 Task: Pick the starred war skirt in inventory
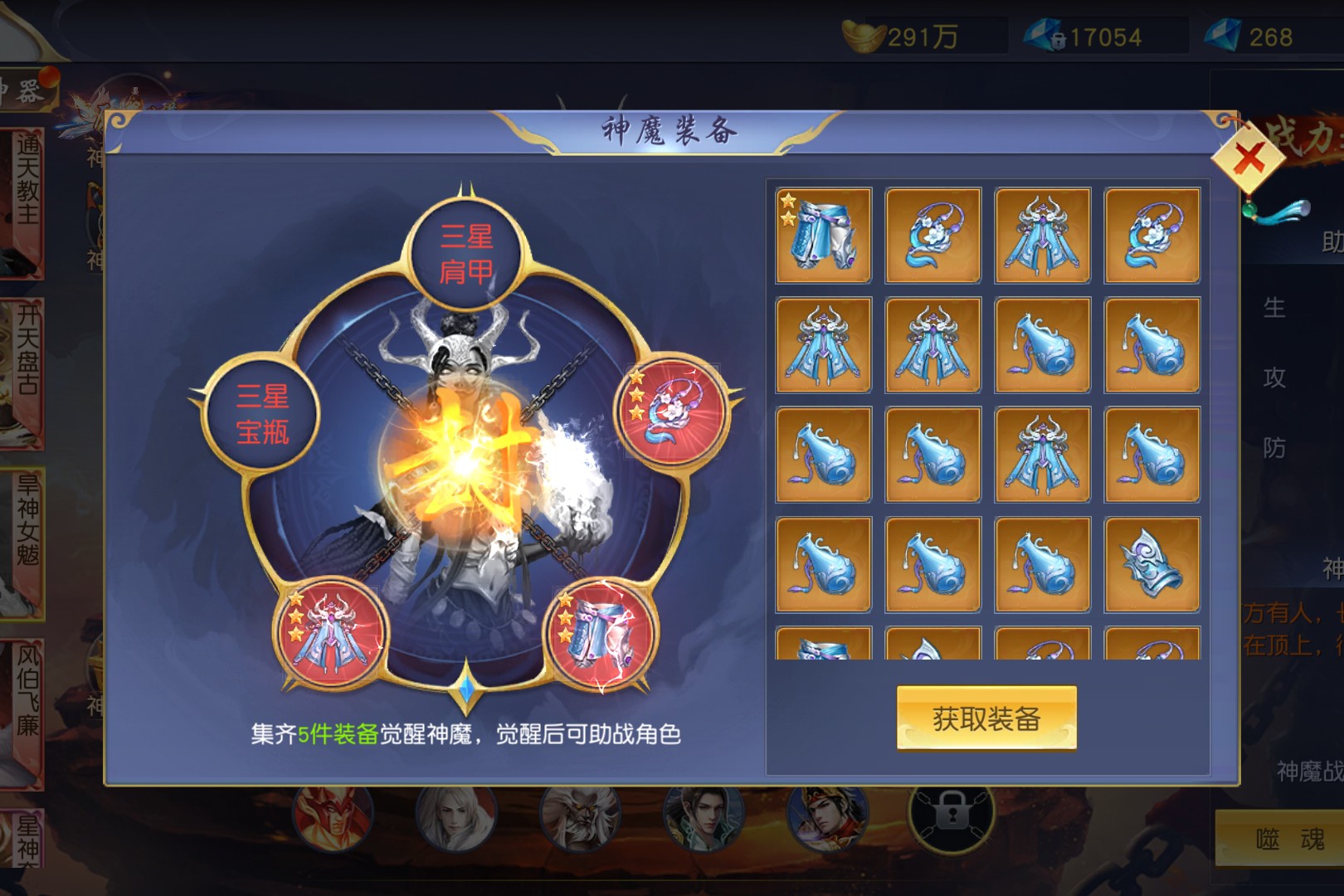tap(823, 236)
